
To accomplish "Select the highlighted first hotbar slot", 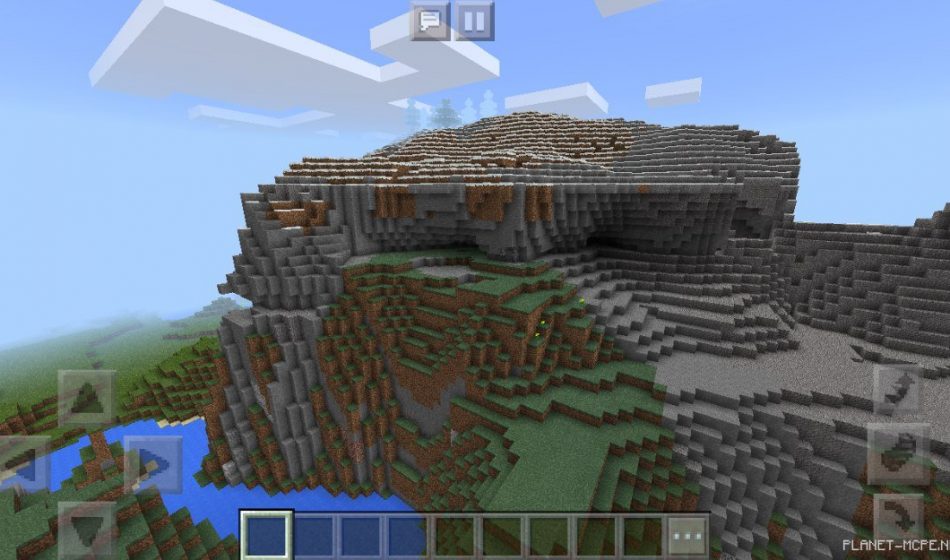I will pyautogui.click(x=266, y=535).
